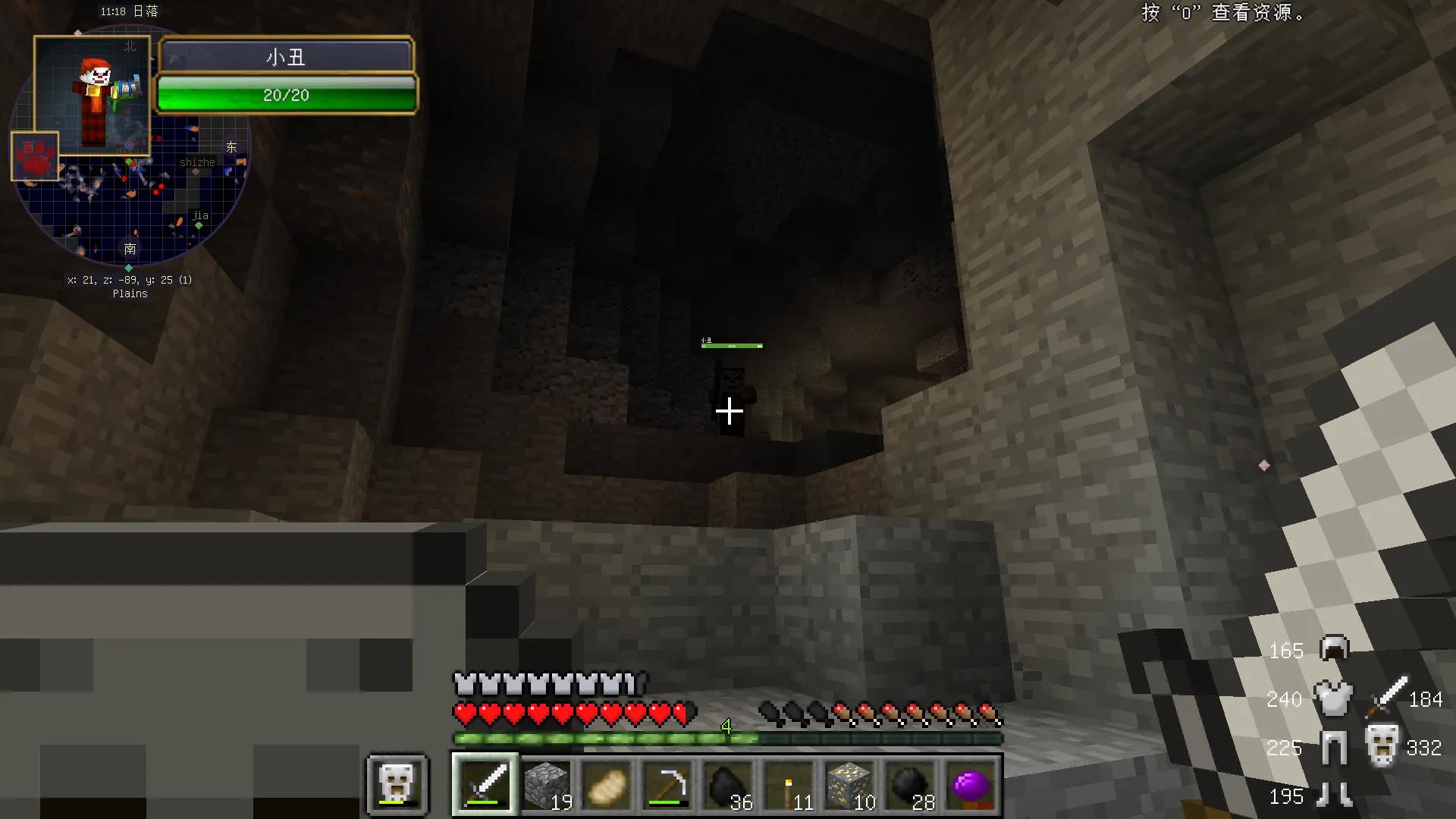Click the red paw print icon

tap(35, 156)
